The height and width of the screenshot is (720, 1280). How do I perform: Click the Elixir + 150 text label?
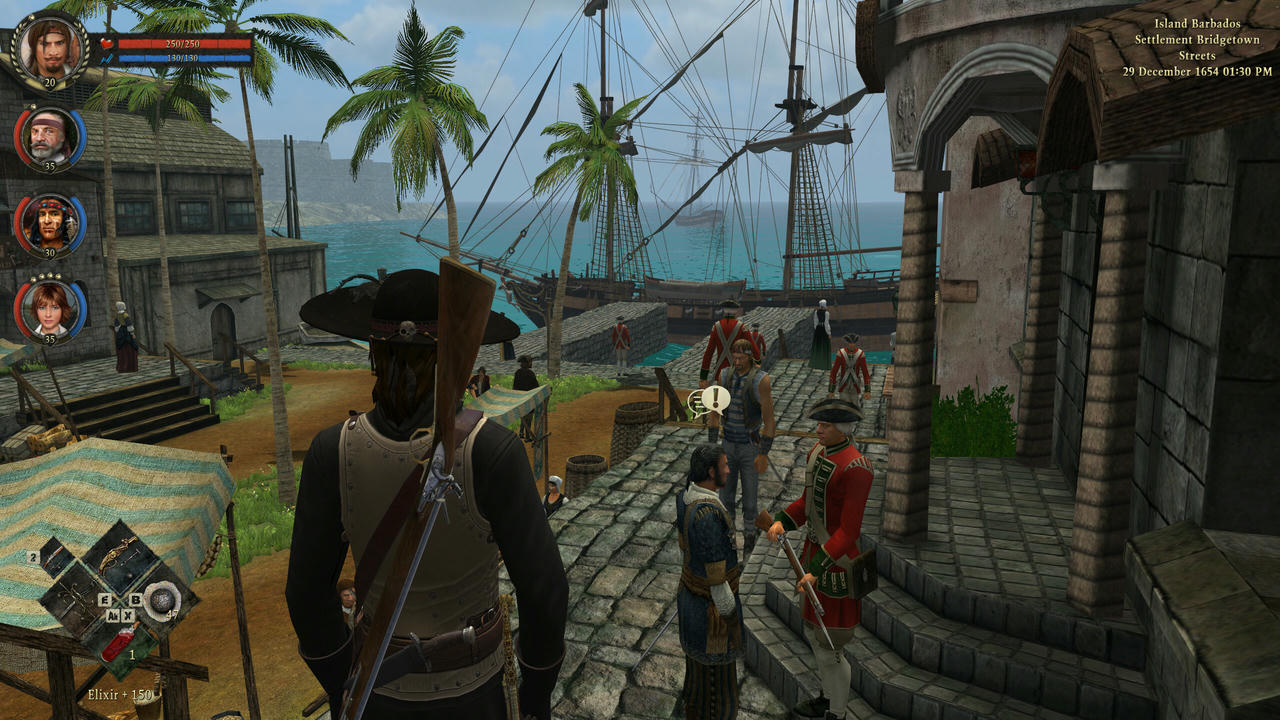pyautogui.click(x=119, y=694)
